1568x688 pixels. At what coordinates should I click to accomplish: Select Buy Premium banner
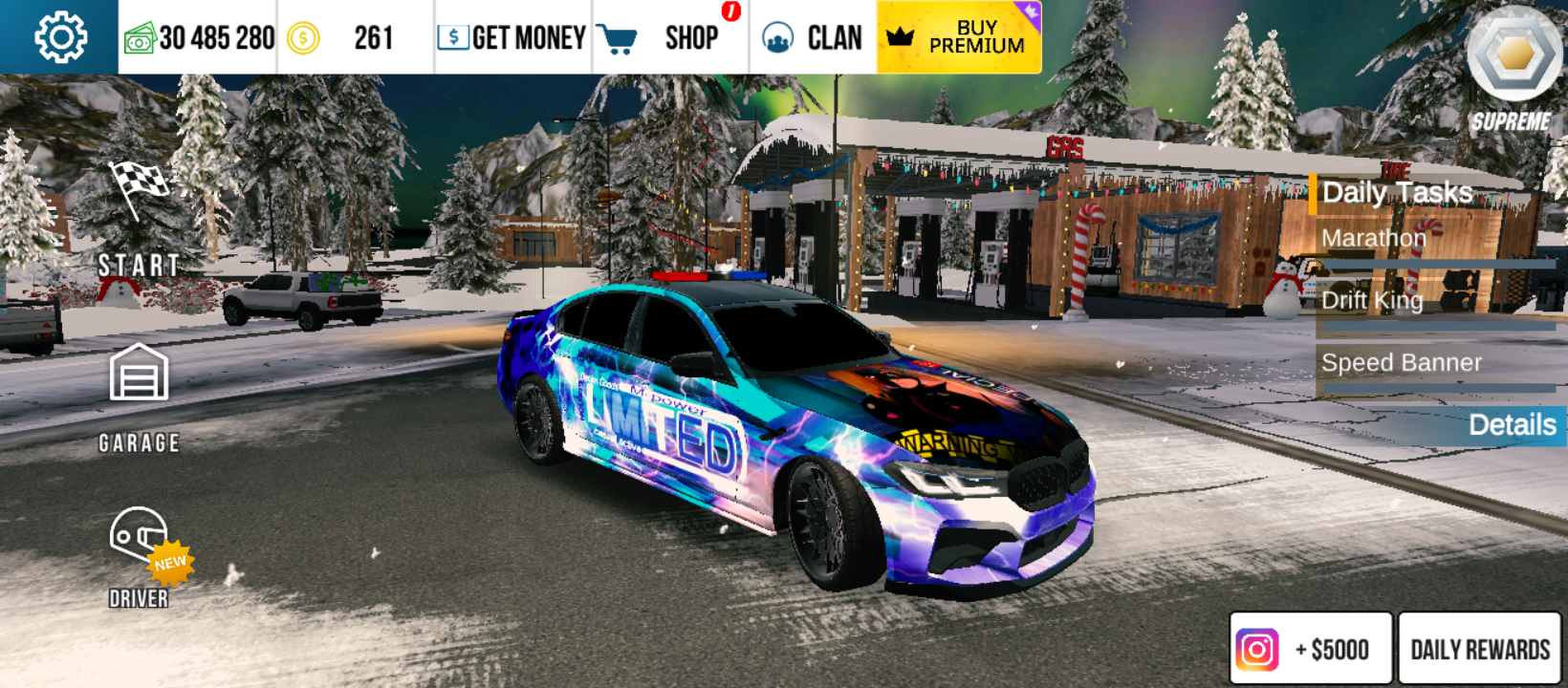point(959,37)
